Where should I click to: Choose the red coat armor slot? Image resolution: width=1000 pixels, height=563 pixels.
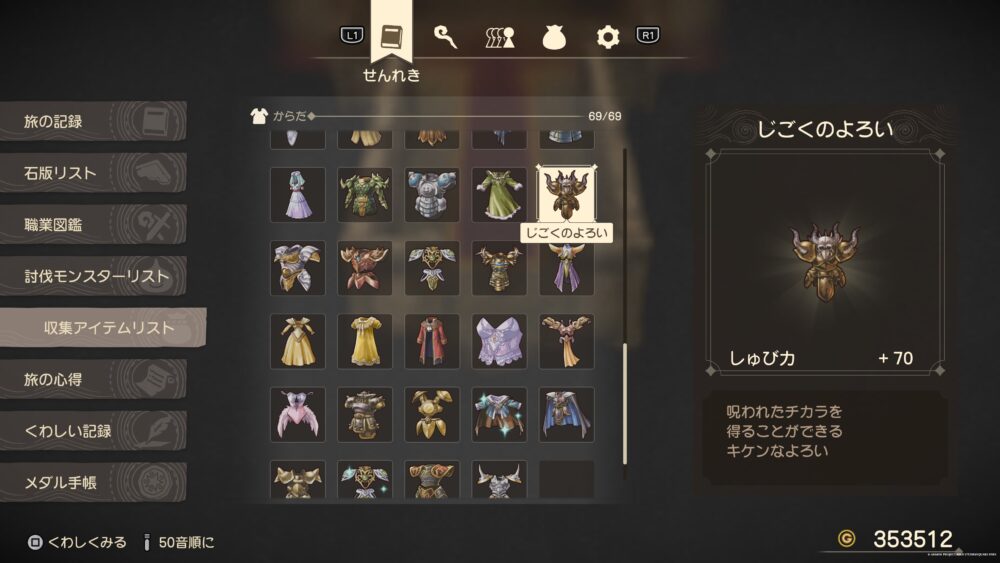[432, 341]
